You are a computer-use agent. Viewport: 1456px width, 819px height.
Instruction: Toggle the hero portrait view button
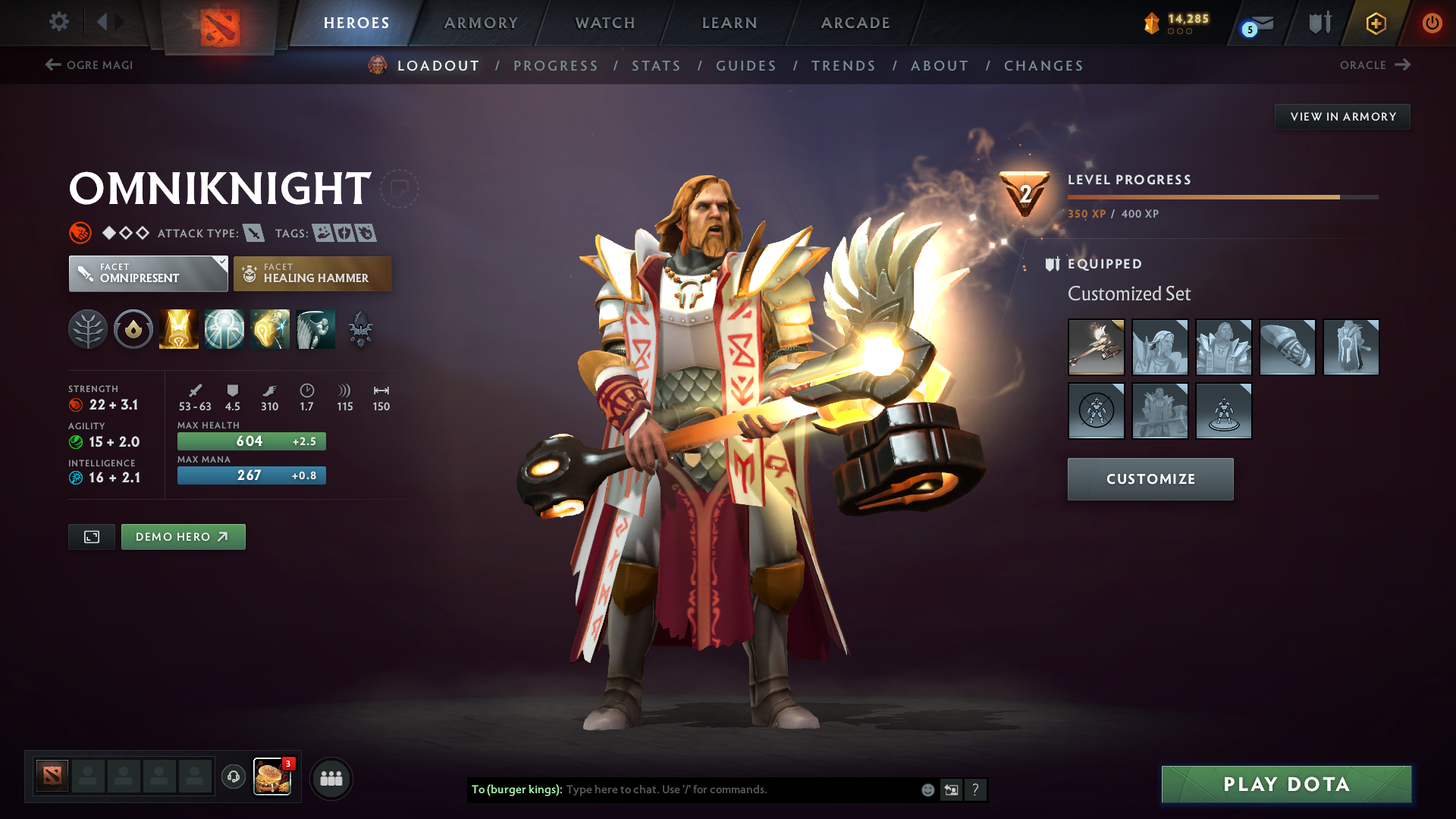[x=91, y=536]
